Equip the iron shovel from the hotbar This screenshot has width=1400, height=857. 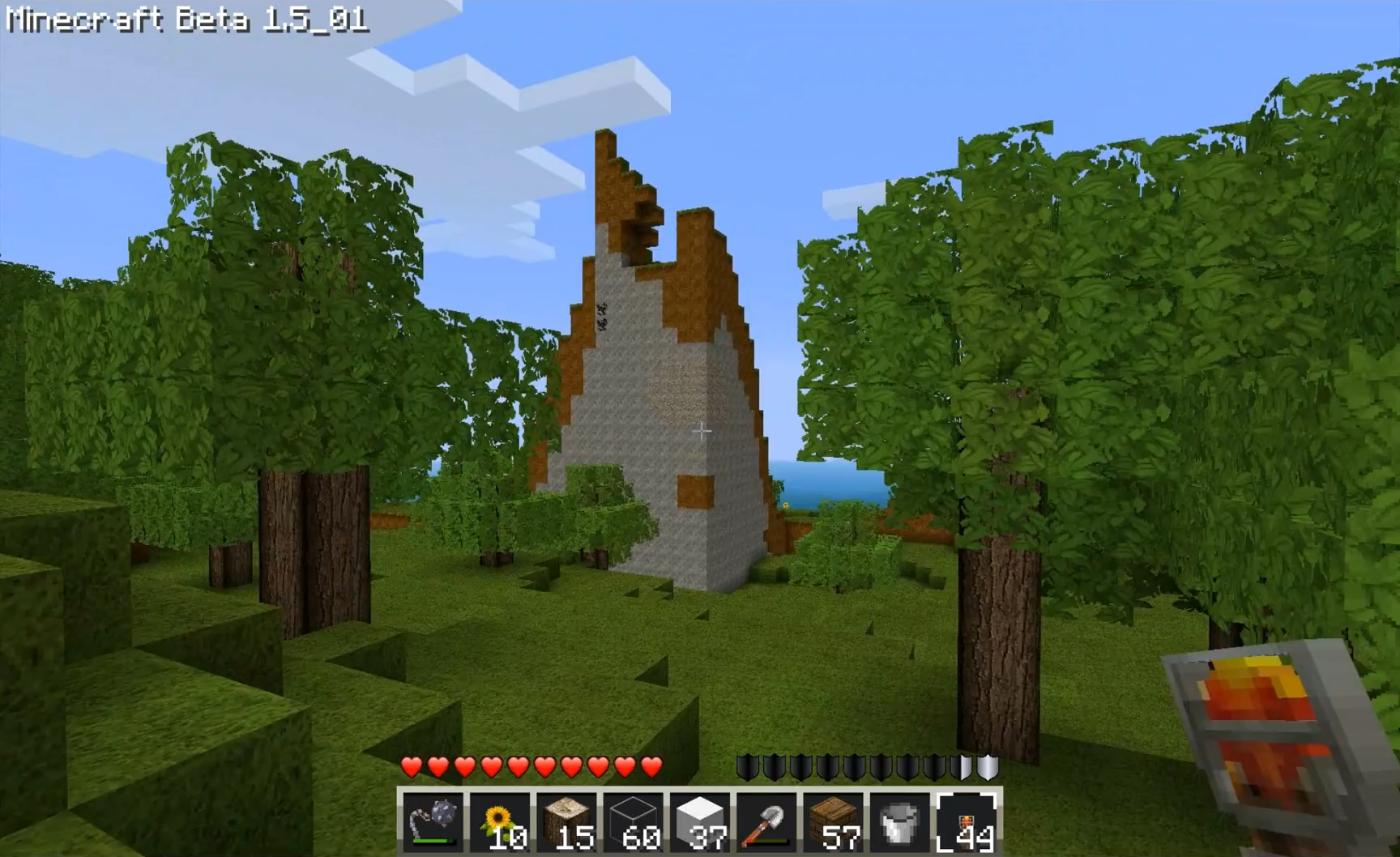point(766,821)
